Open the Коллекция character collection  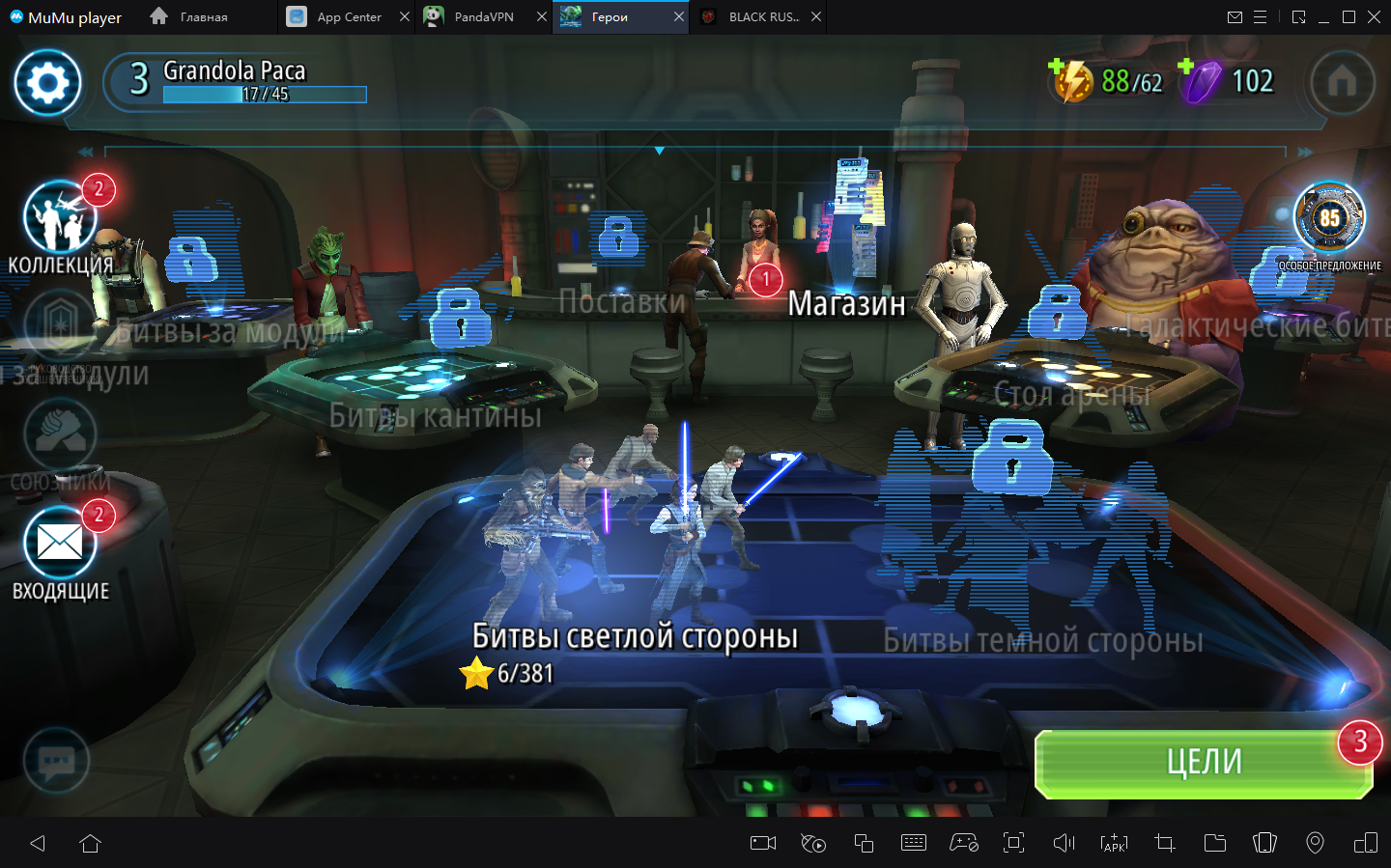point(60,219)
